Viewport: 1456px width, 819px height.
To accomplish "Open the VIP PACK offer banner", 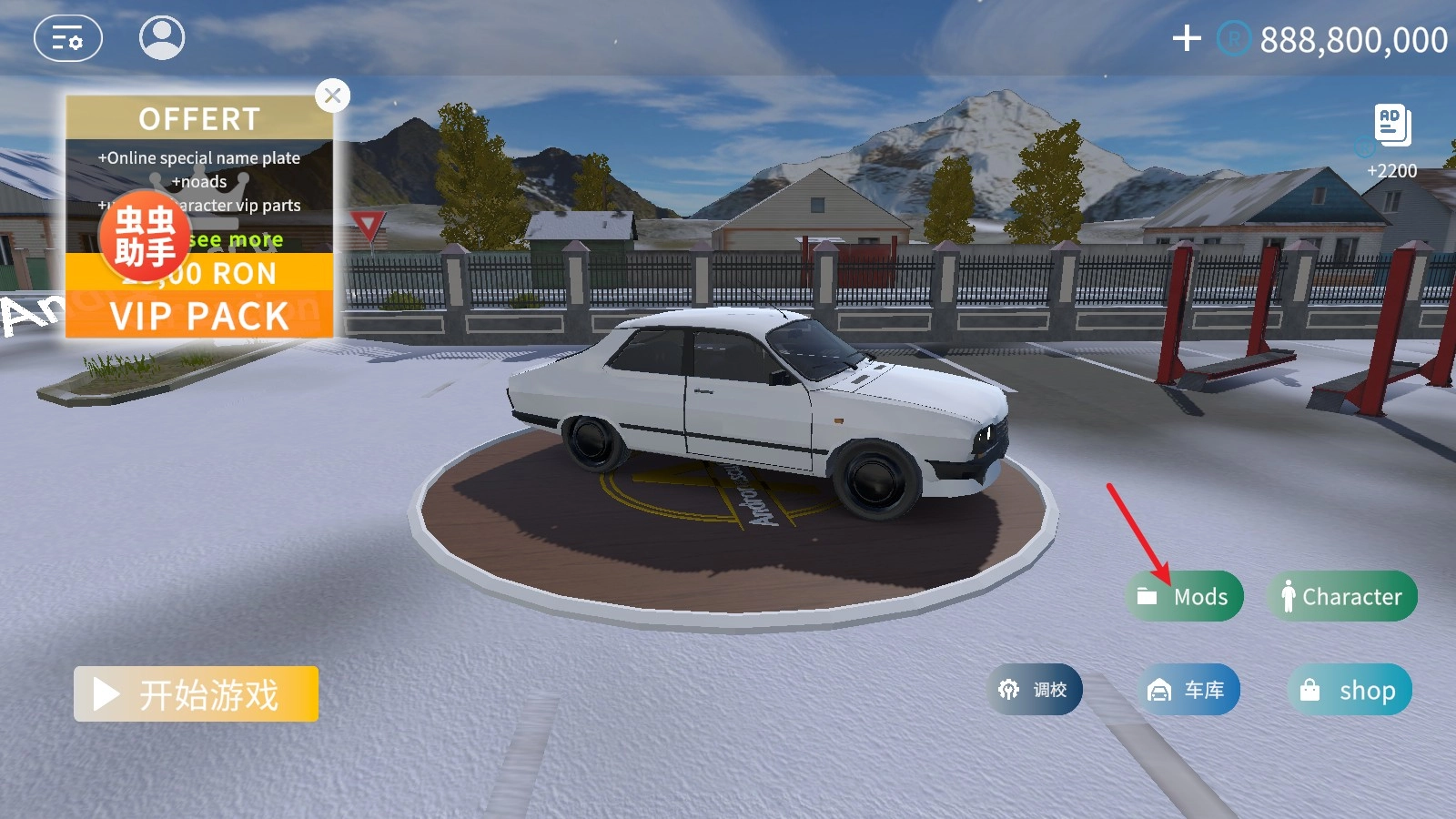I will tap(199, 315).
